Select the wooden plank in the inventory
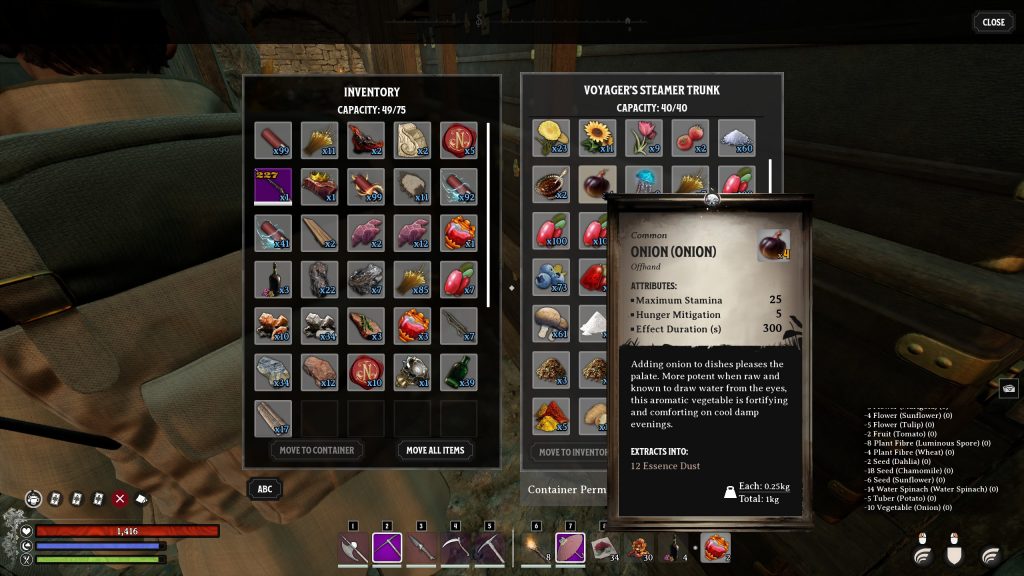 pos(319,232)
